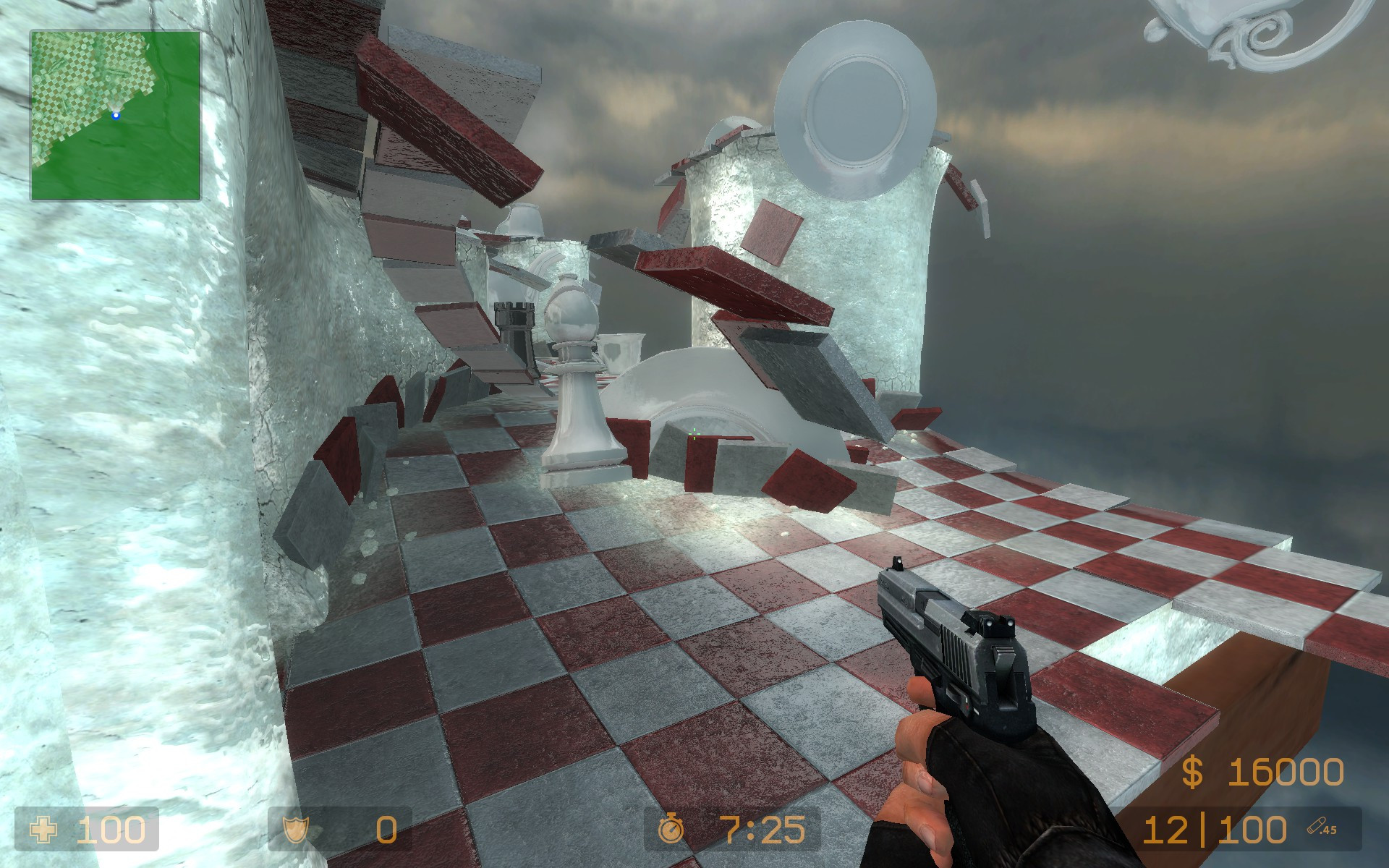
Task: Toggle the radar minimap display
Action: (116, 116)
